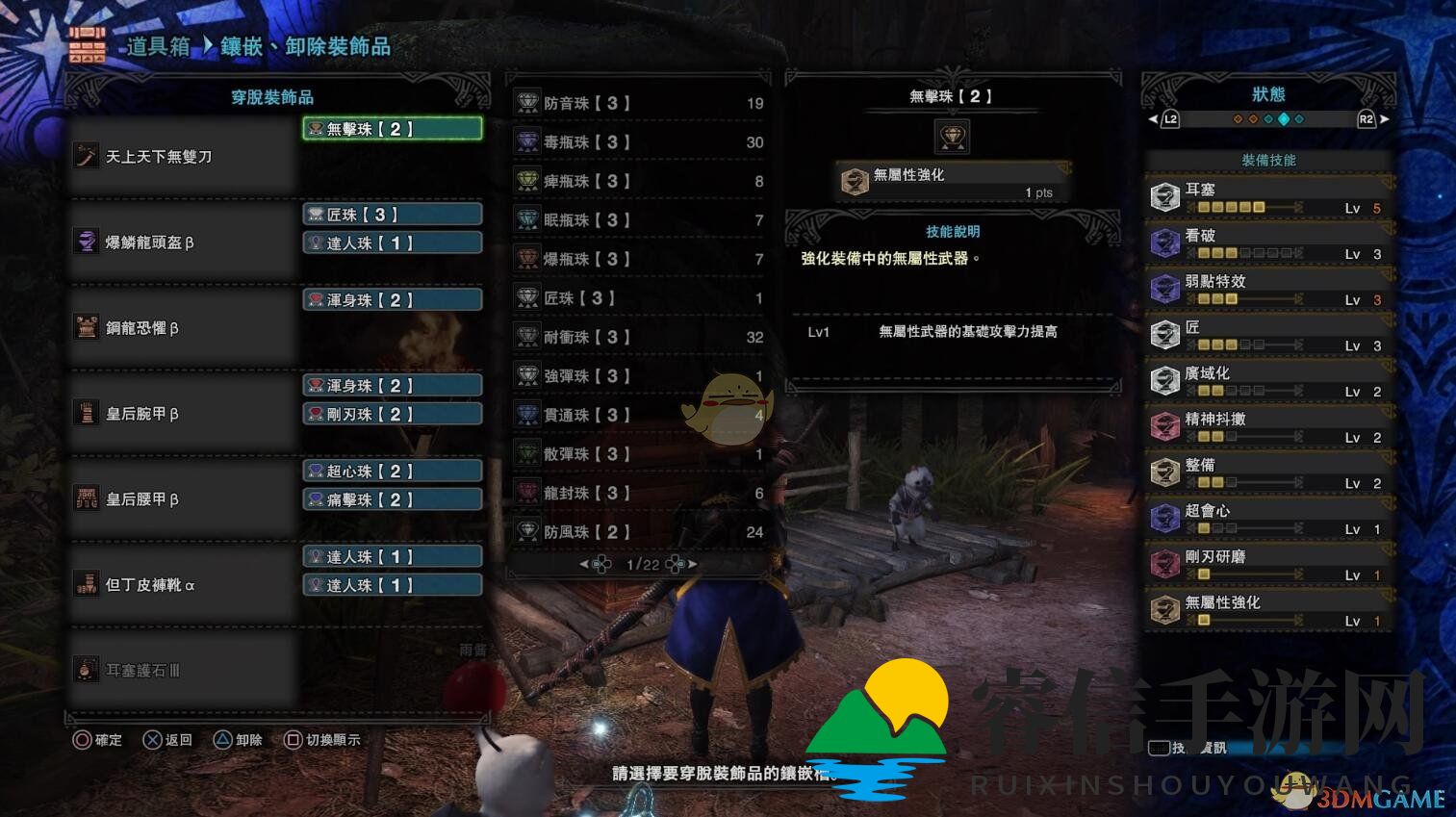This screenshot has height=817, width=1456.
Task: Choose 防音珠【3】 from the decoration list
Action: coord(638,103)
